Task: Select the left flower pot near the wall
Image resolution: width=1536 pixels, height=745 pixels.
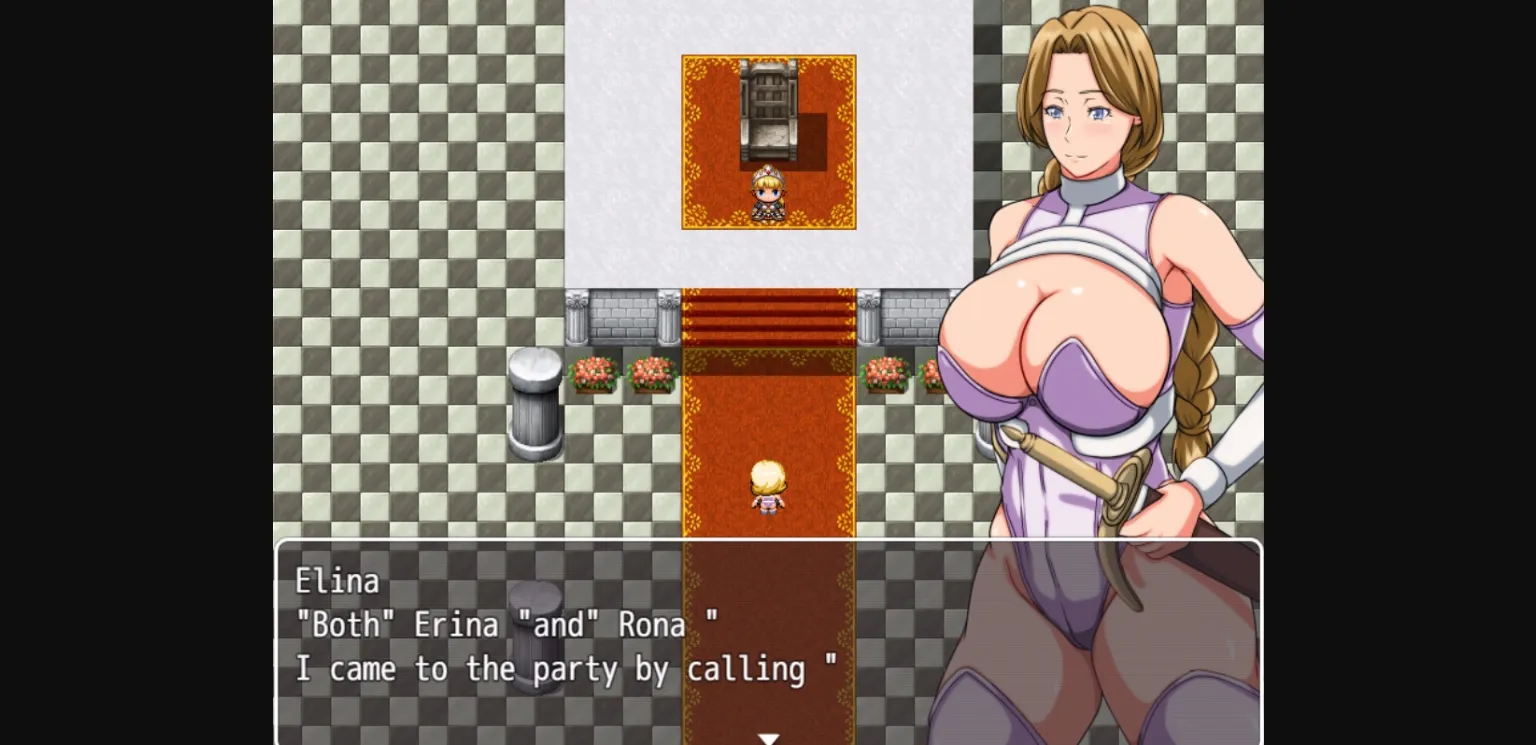Action: click(x=592, y=375)
